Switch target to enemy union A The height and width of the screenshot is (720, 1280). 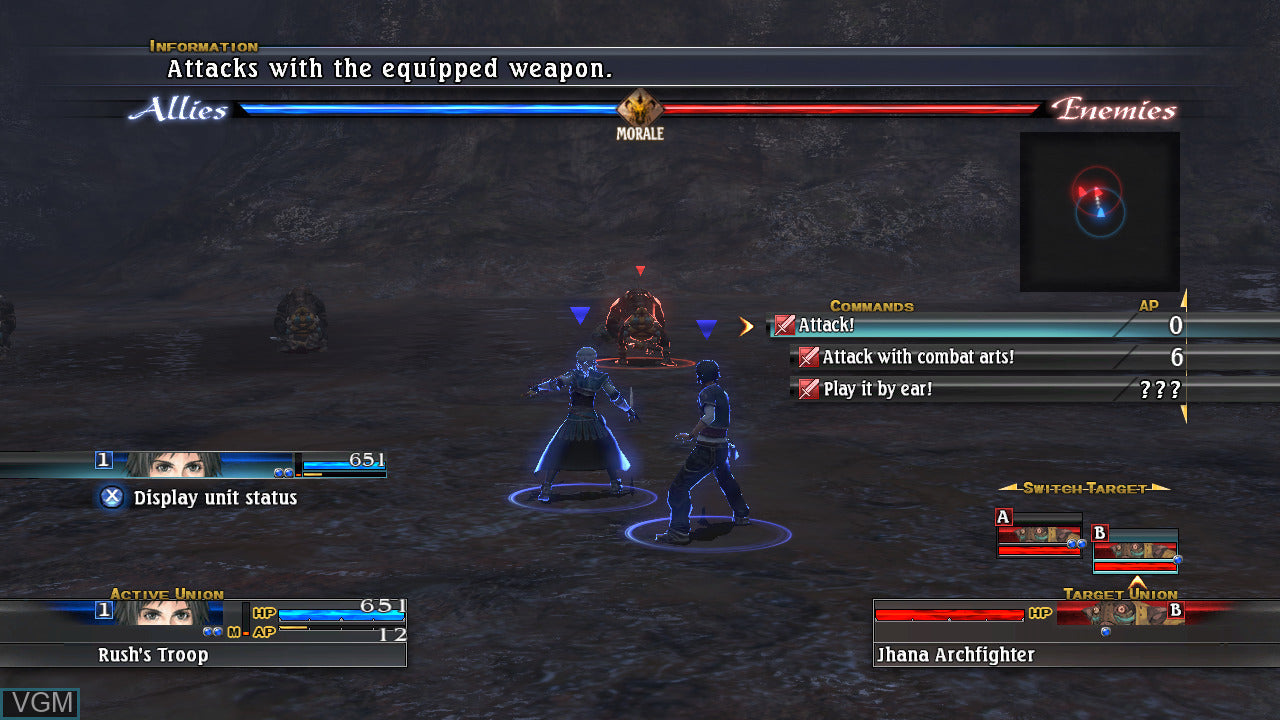(x=1040, y=535)
